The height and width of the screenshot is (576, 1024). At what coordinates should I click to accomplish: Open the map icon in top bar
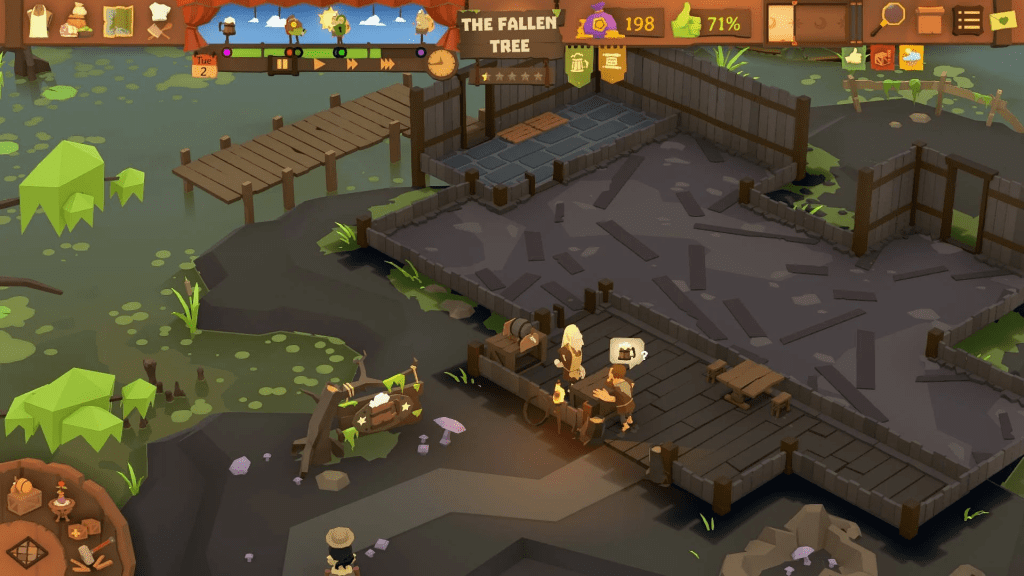tap(119, 20)
